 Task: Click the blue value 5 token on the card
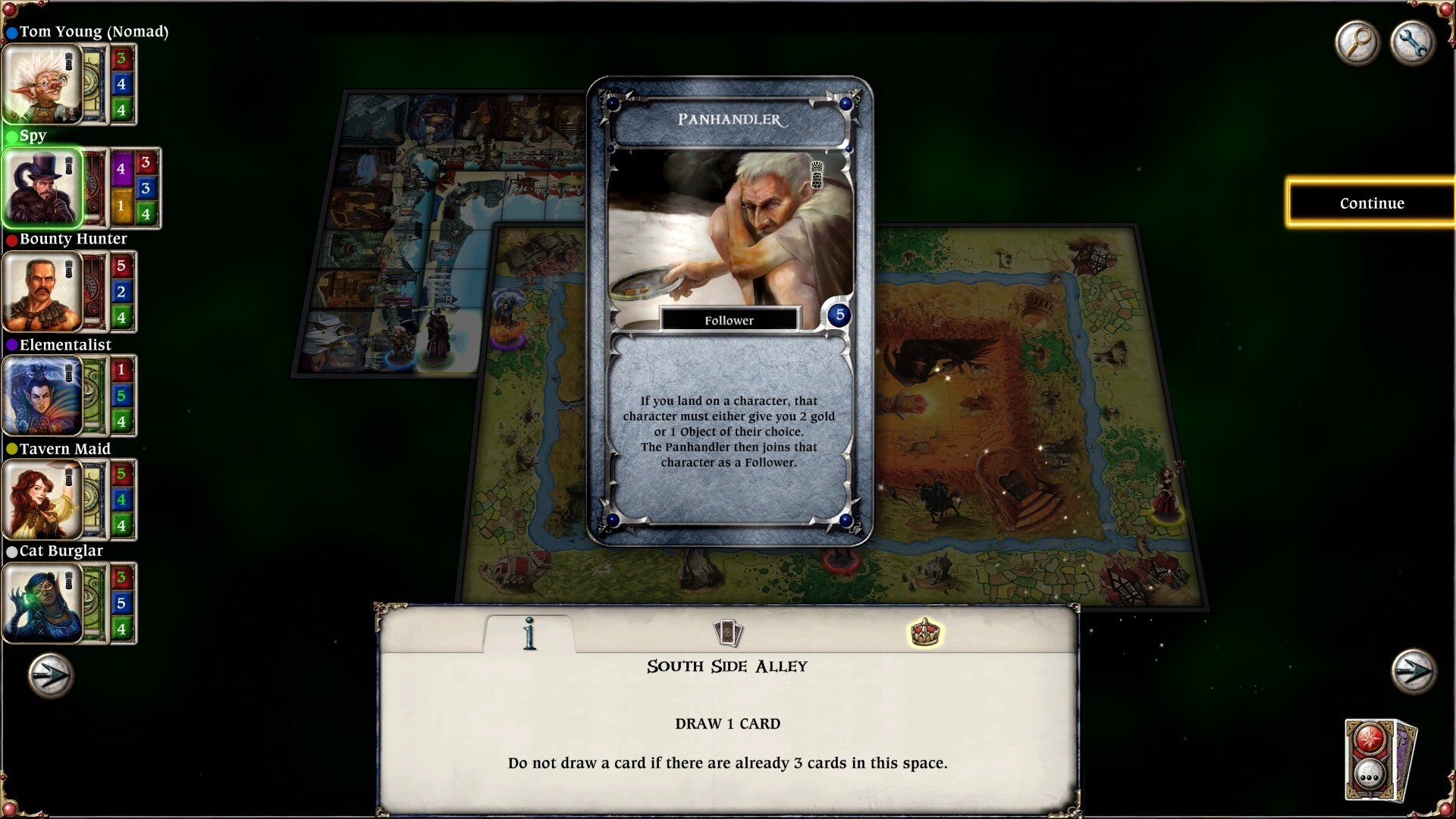(838, 315)
